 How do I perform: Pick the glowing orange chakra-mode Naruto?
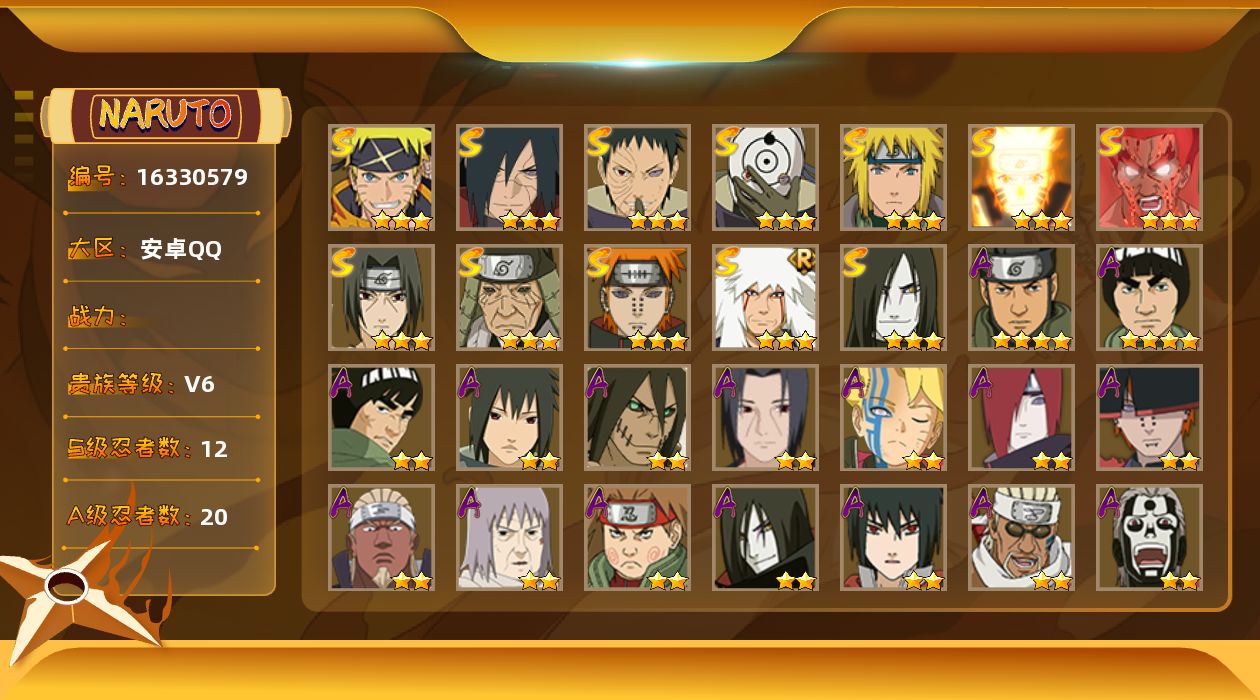(x=1021, y=177)
